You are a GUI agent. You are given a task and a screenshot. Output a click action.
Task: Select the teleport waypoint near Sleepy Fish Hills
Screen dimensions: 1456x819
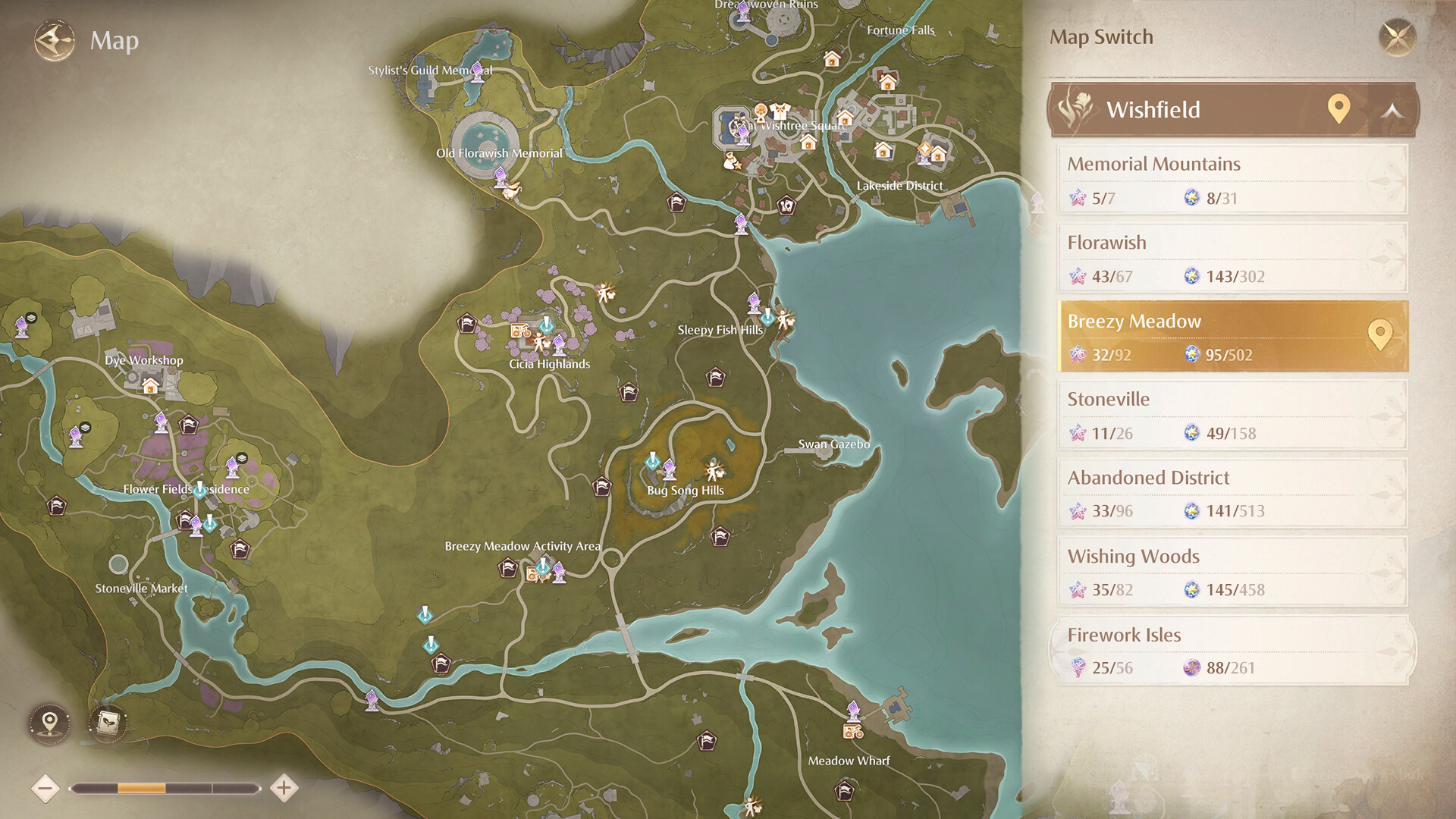pos(753,304)
